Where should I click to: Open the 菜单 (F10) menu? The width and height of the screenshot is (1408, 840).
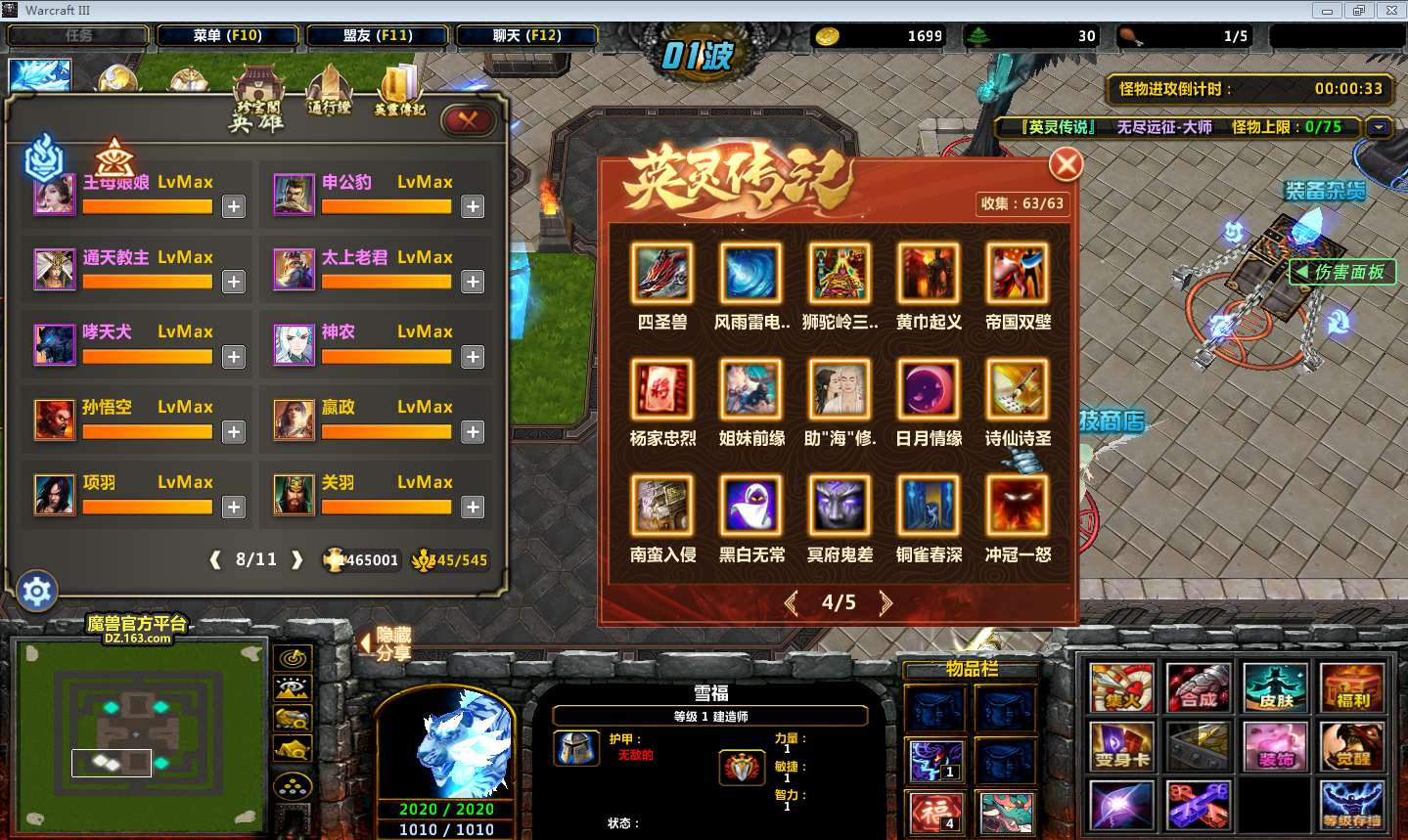pos(227,35)
